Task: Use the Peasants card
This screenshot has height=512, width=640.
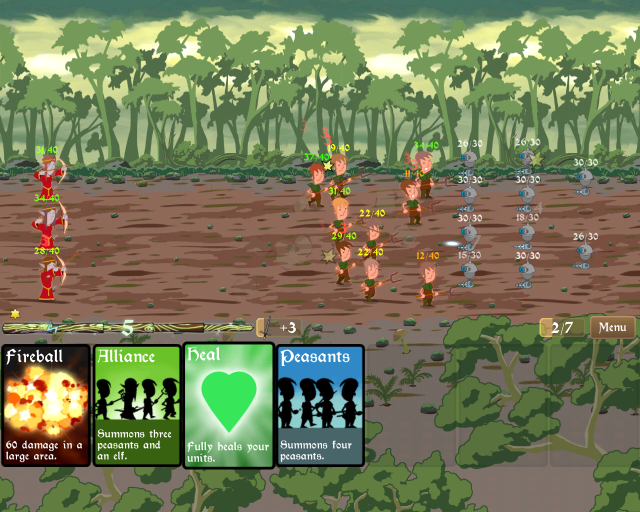Action: click(320, 405)
